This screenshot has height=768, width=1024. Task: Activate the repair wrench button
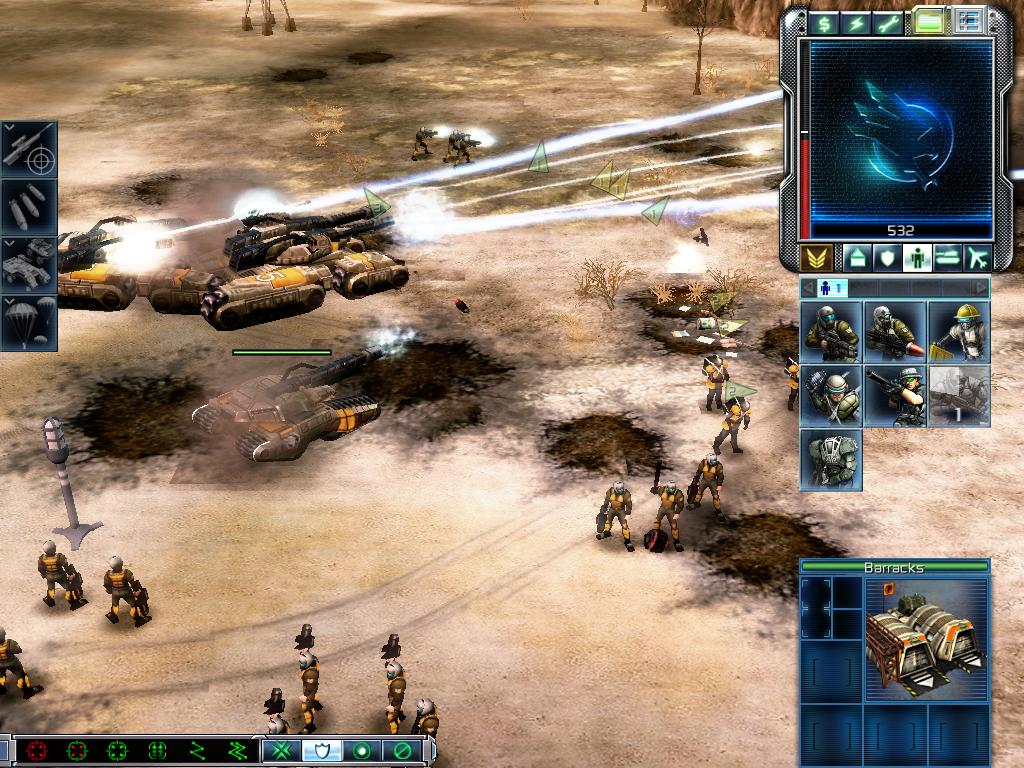(888, 24)
